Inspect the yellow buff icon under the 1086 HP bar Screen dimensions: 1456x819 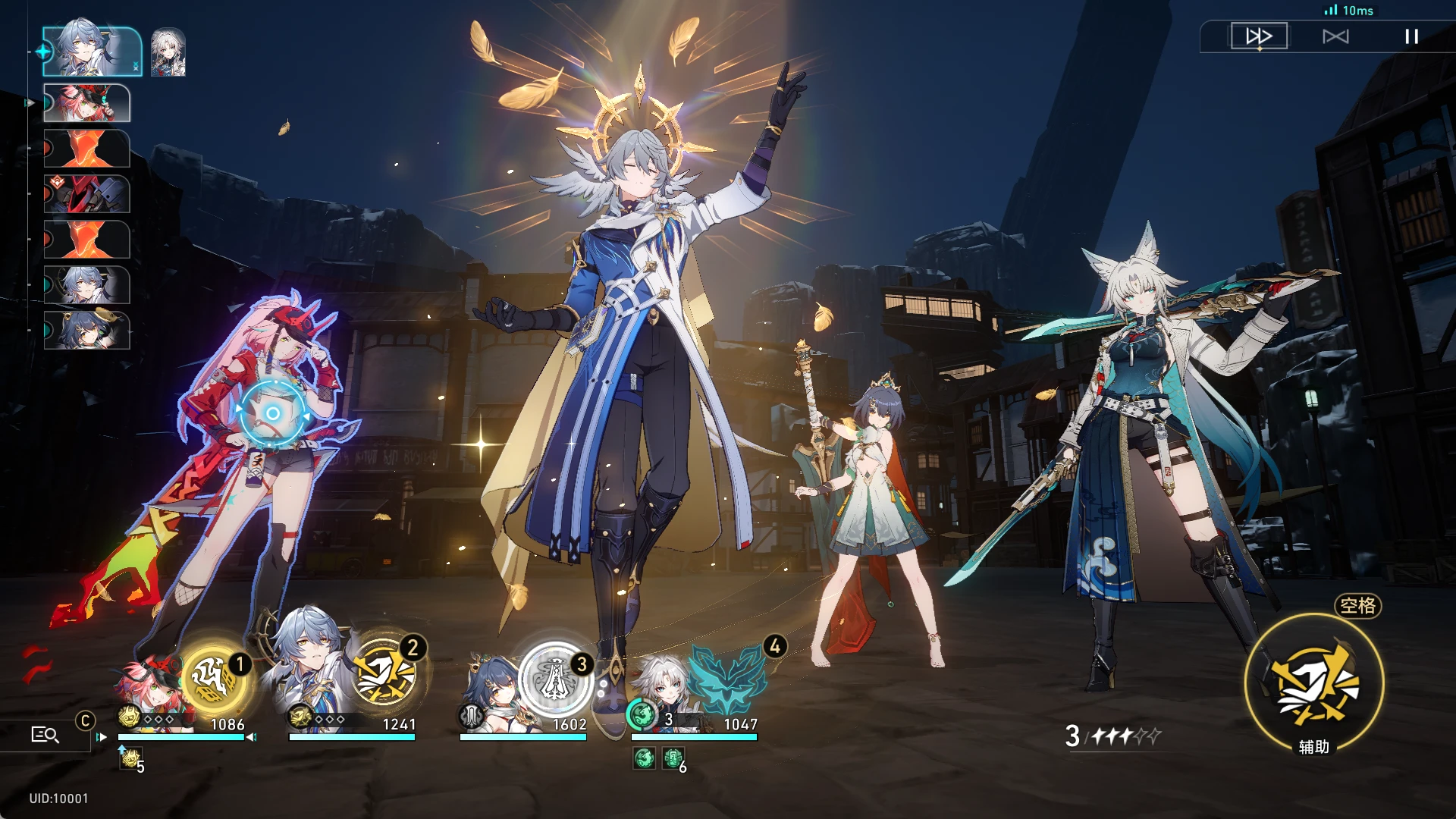click(x=130, y=758)
